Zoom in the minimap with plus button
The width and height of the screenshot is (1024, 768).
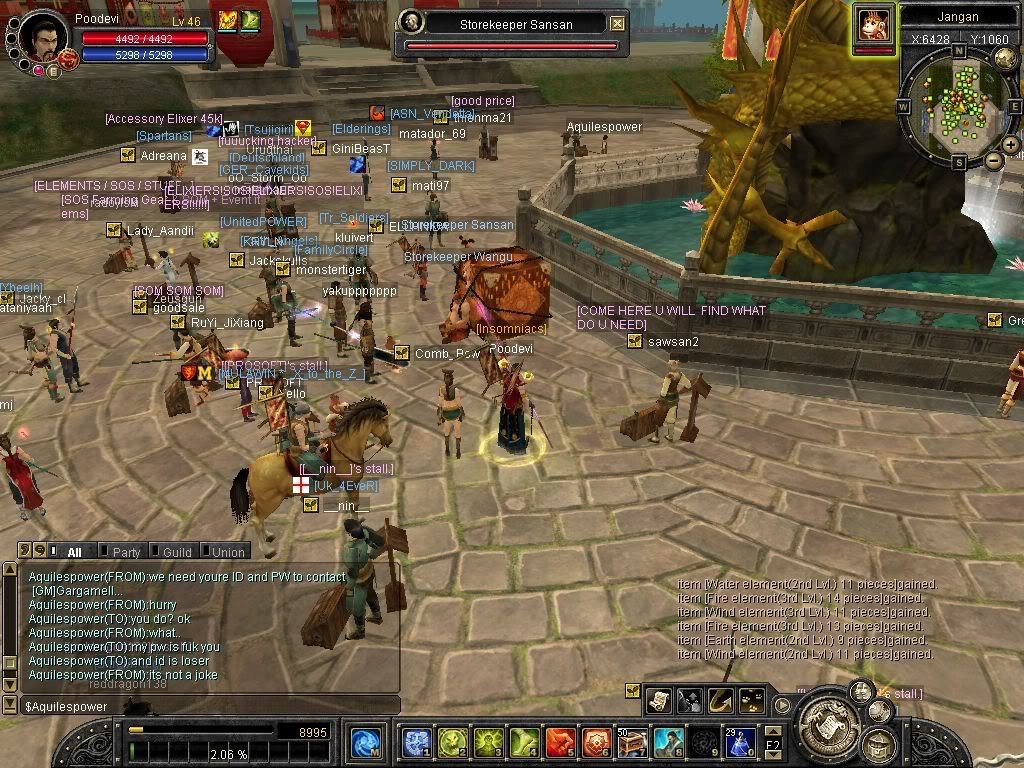tap(1011, 146)
